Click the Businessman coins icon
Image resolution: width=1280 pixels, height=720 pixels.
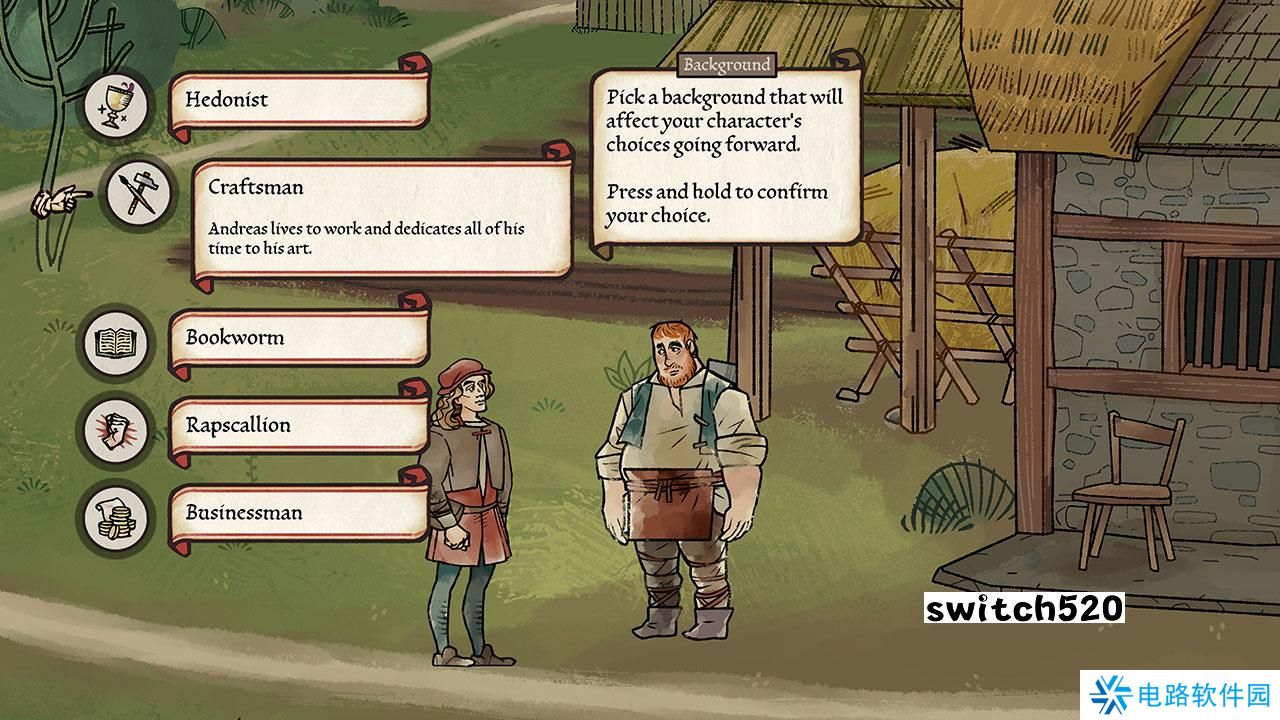pos(116,518)
